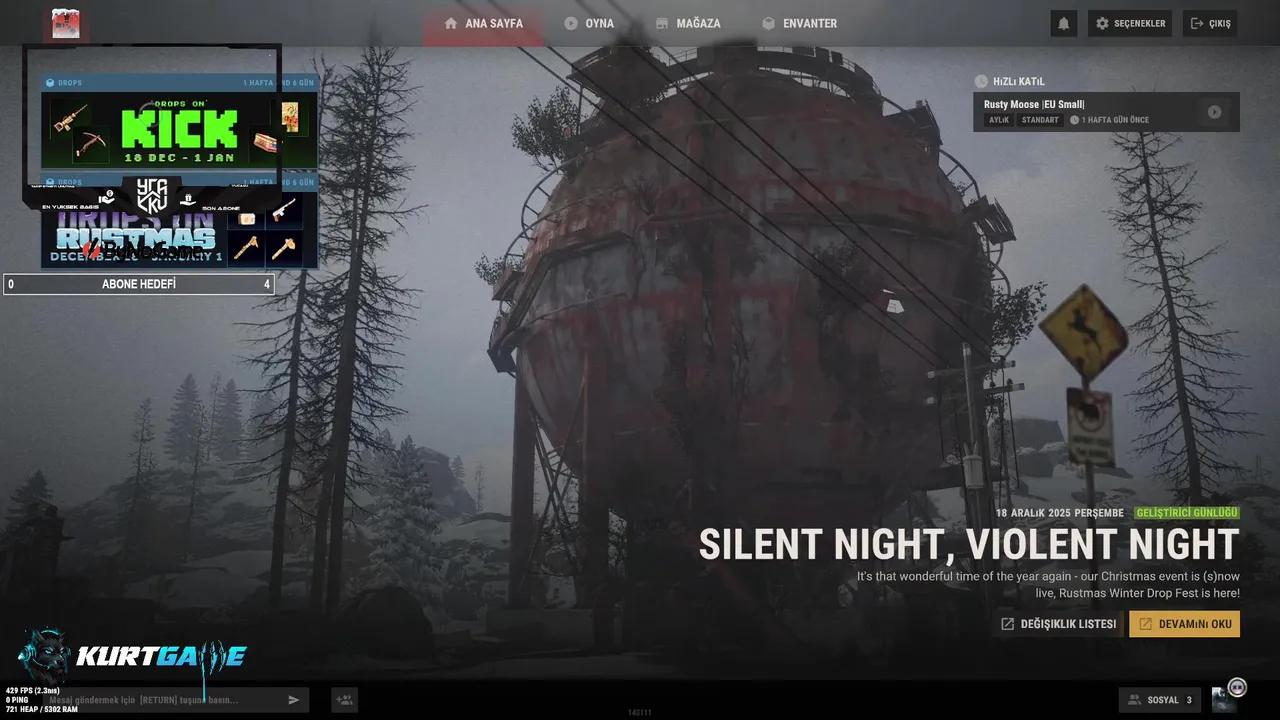Toggle the GELİŞTİRİCİ GÜNLÜĞÜ badge
Screen dimensions: 1280x720
coord(1186,512)
